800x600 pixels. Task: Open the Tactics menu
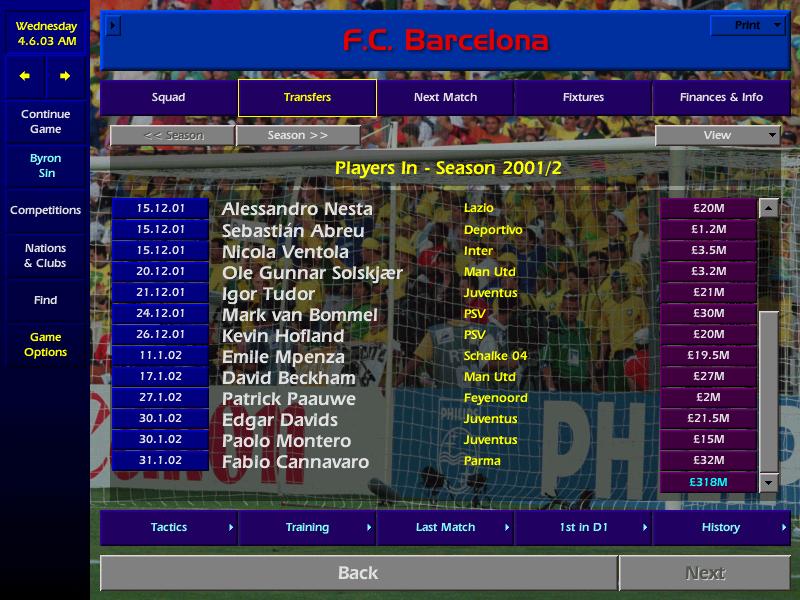point(169,527)
